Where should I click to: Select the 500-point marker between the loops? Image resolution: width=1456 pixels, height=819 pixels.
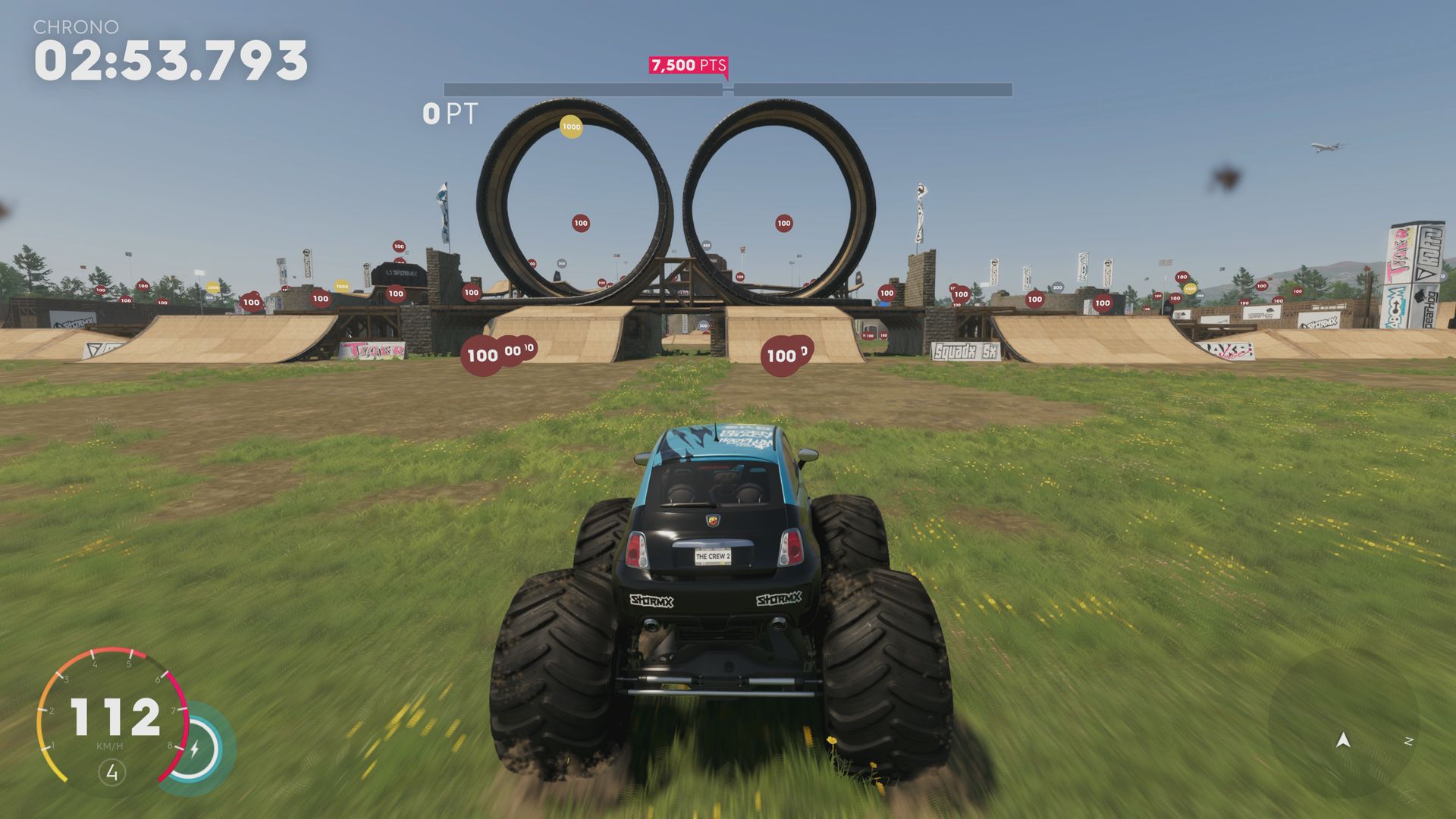point(707,245)
